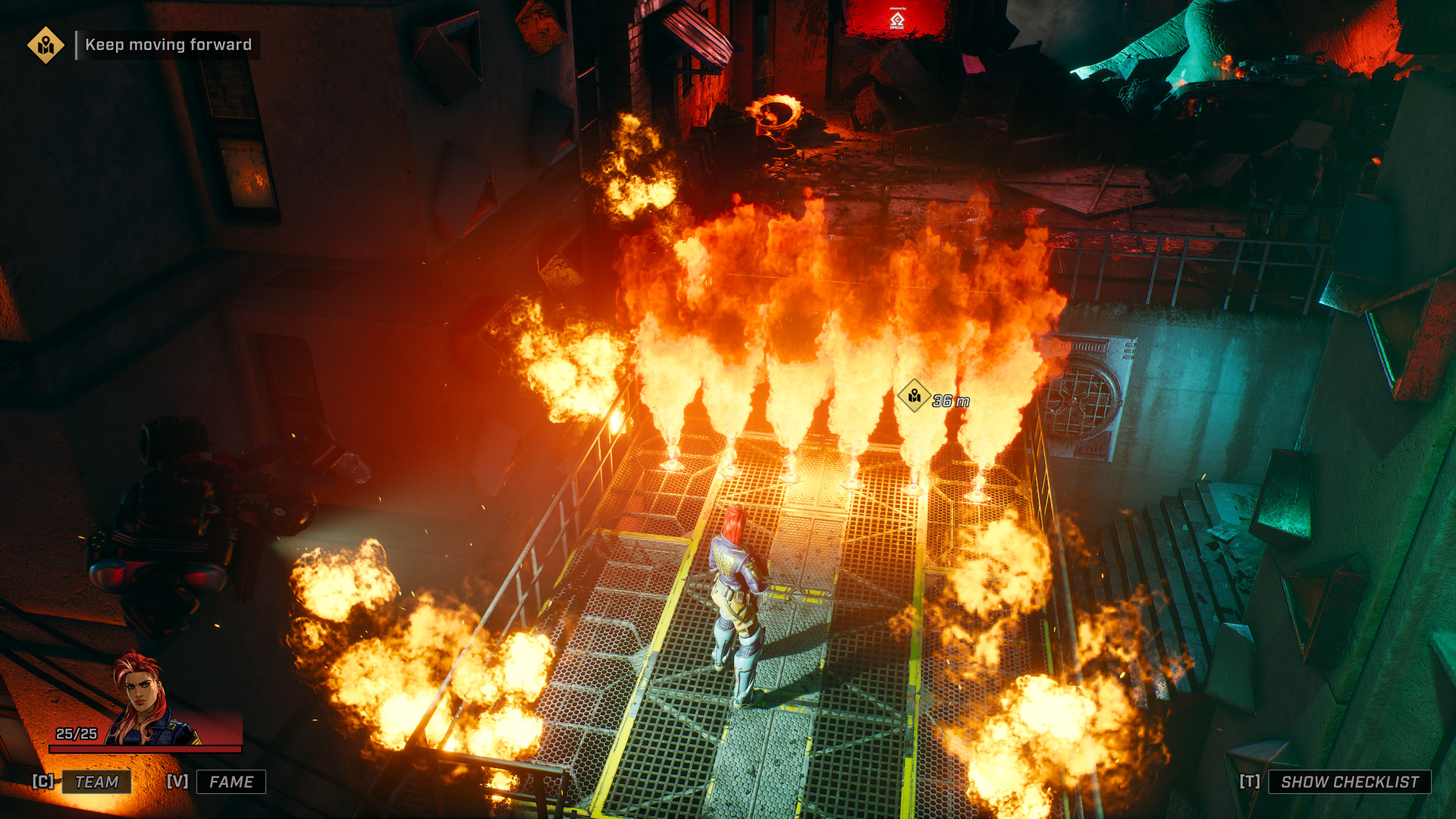Select the waypoint marker icon above the flames
Screen dimensions: 1456x819
pos(914,394)
